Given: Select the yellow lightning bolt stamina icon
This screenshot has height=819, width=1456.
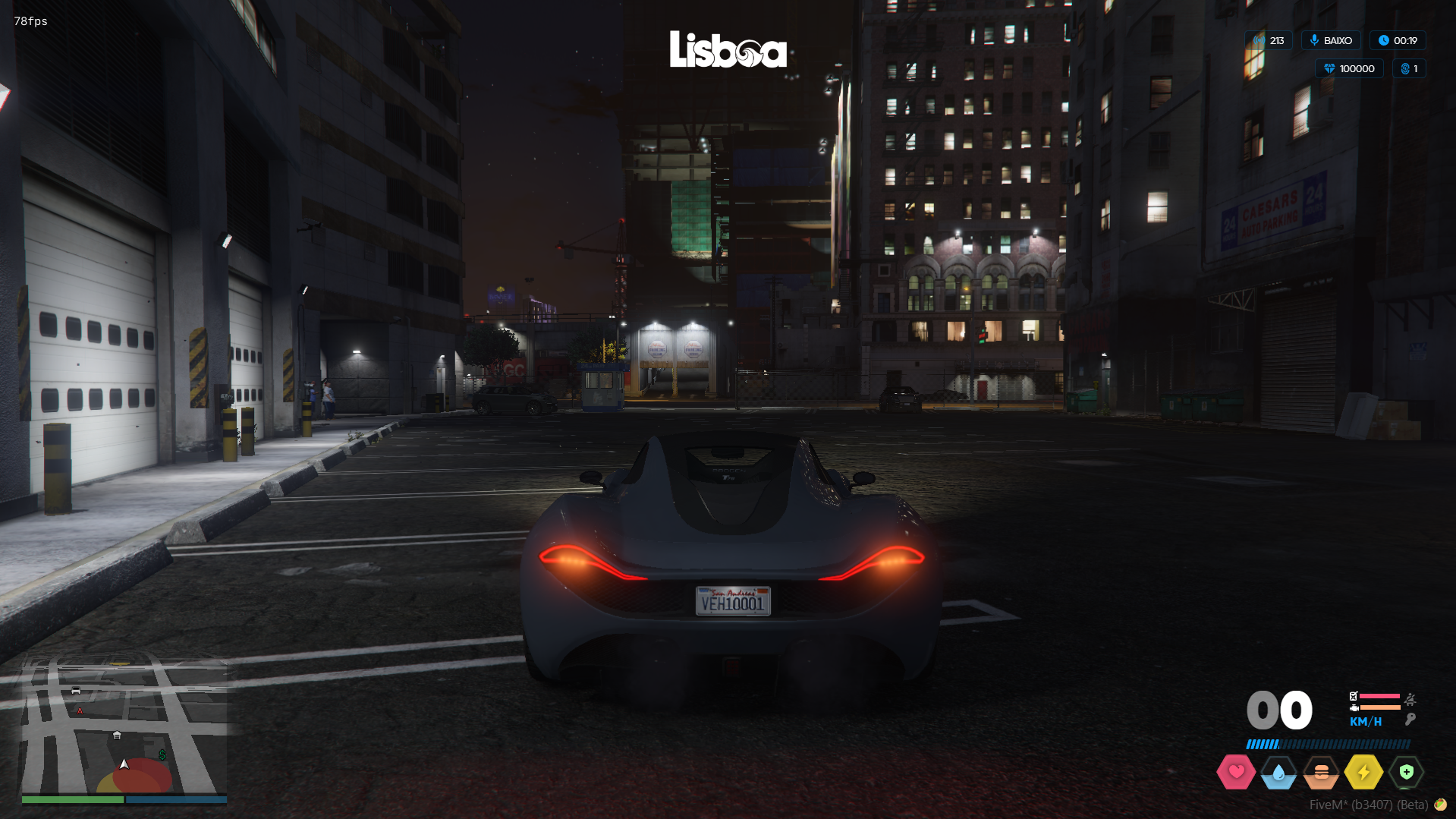Looking at the screenshot, I should coord(1363,773).
